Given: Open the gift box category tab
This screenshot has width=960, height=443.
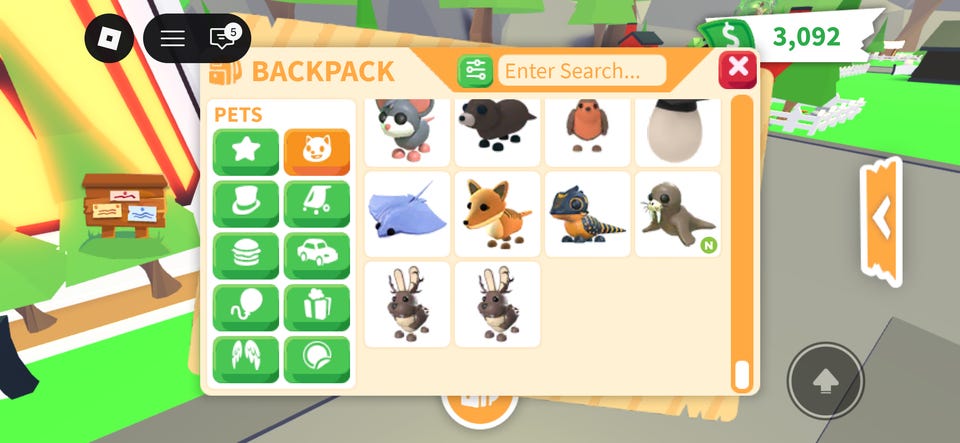Looking at the screenshot, I should (317, 308).
